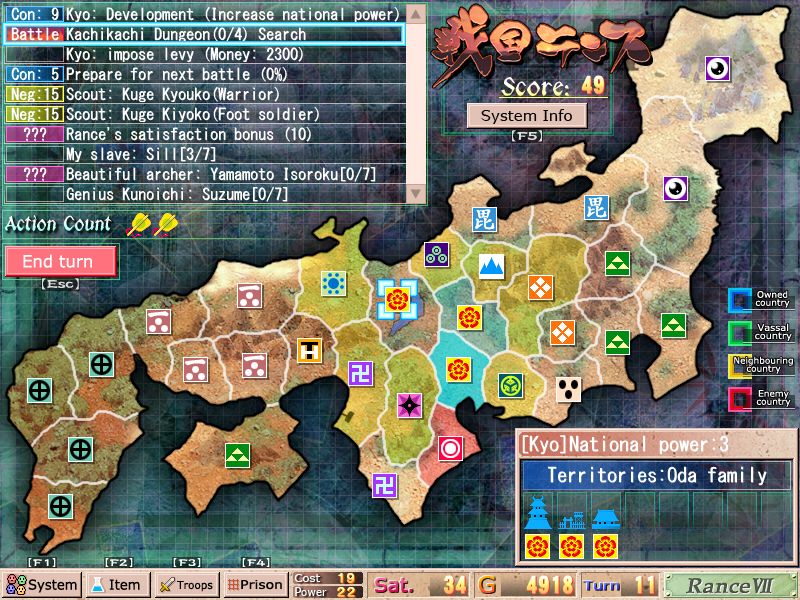This screenshot has width=800, height=600.
Task: Open the Item menu
Action: pyautogui.click(x=117, y=585)
